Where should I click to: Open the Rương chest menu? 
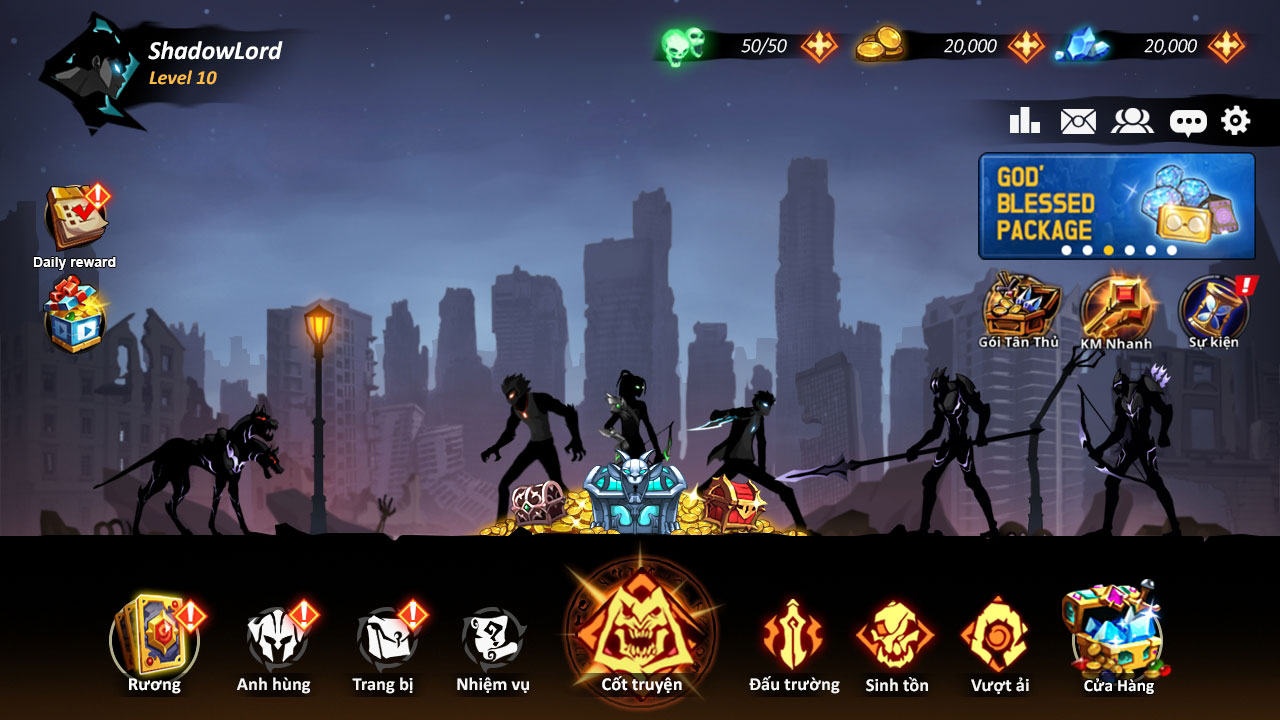154,640
